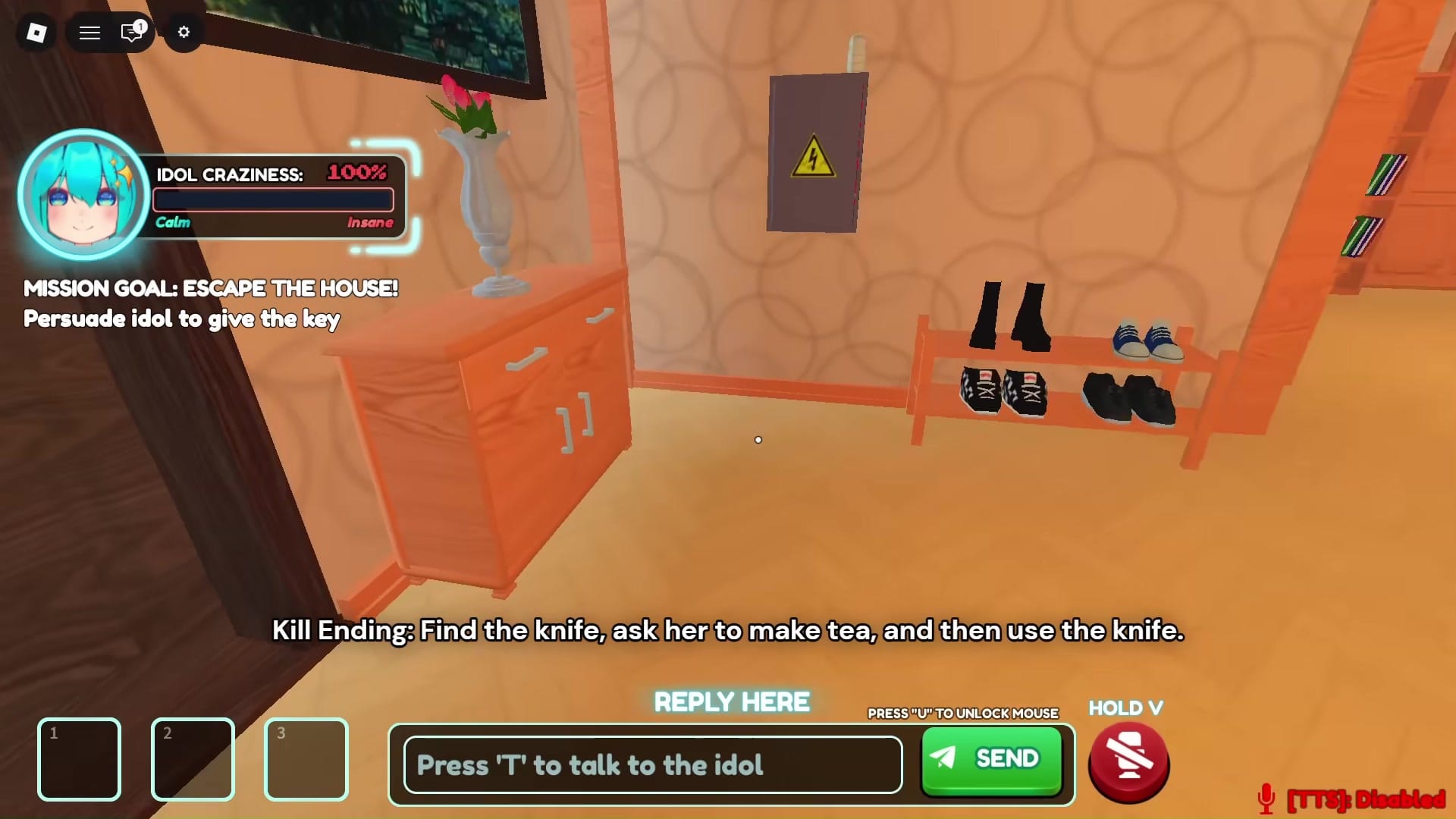Select hotbar slot 2
This screenshot has width=1456, height=819.
click(193, 759)
